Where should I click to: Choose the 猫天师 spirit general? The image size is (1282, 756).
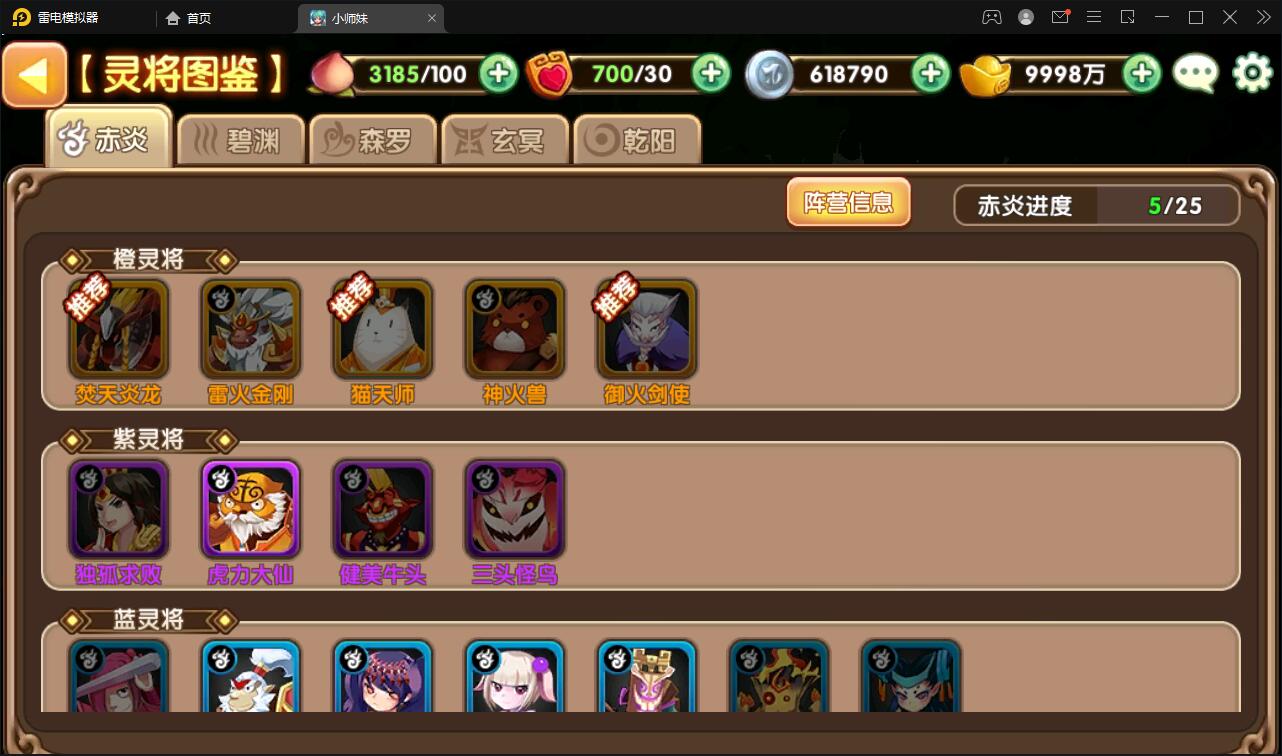coord(382,330)
